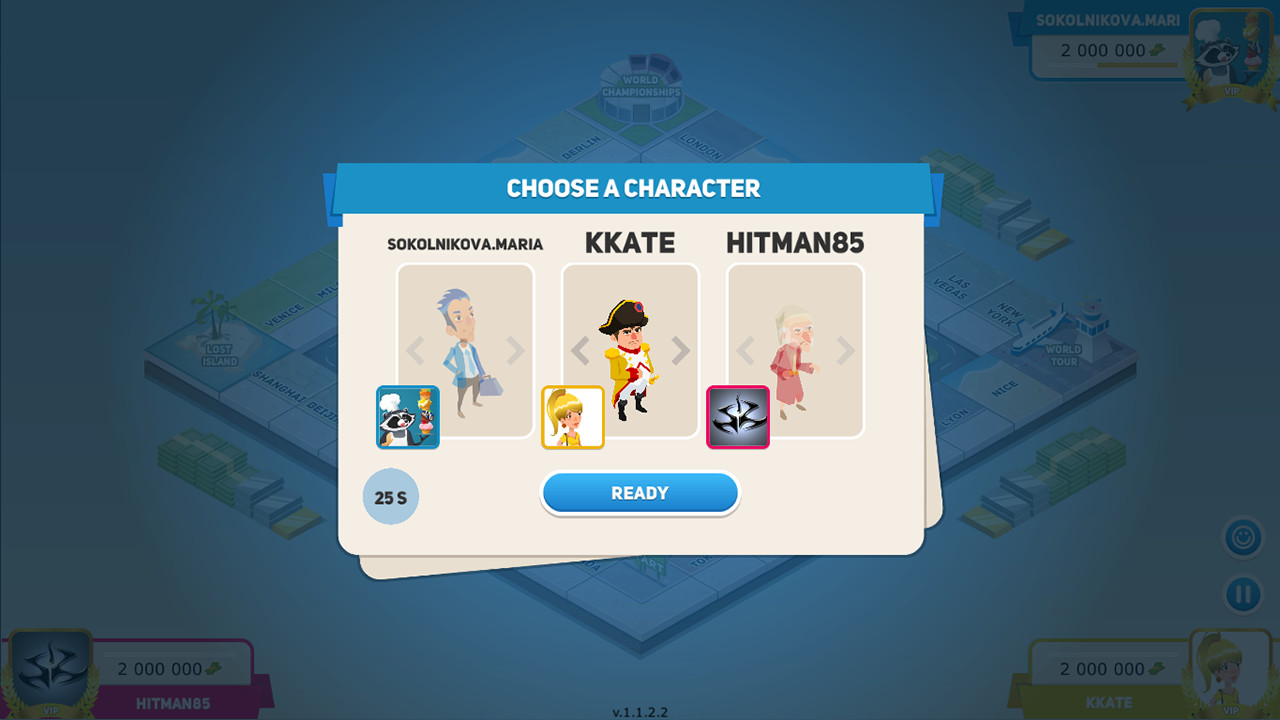Show the previous character for KKATE

click(581, 350)
